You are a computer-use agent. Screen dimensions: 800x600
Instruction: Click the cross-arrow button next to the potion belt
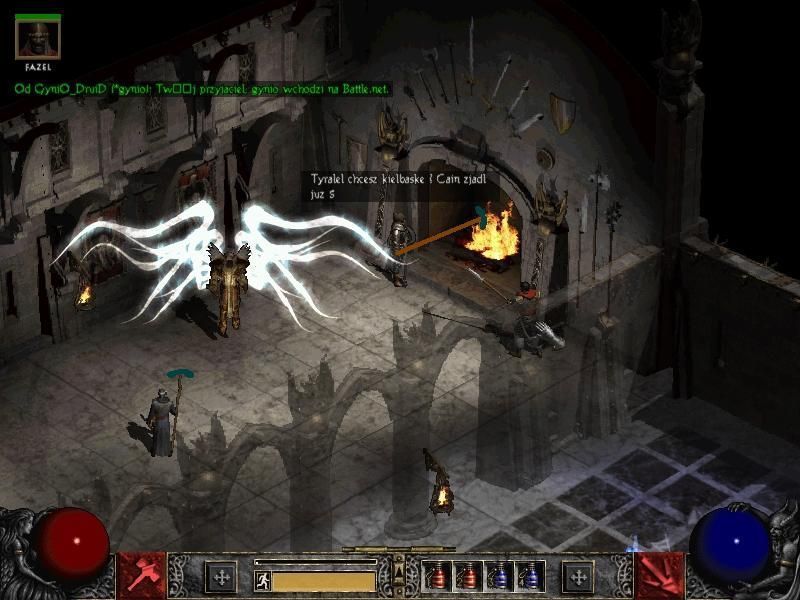577,576
